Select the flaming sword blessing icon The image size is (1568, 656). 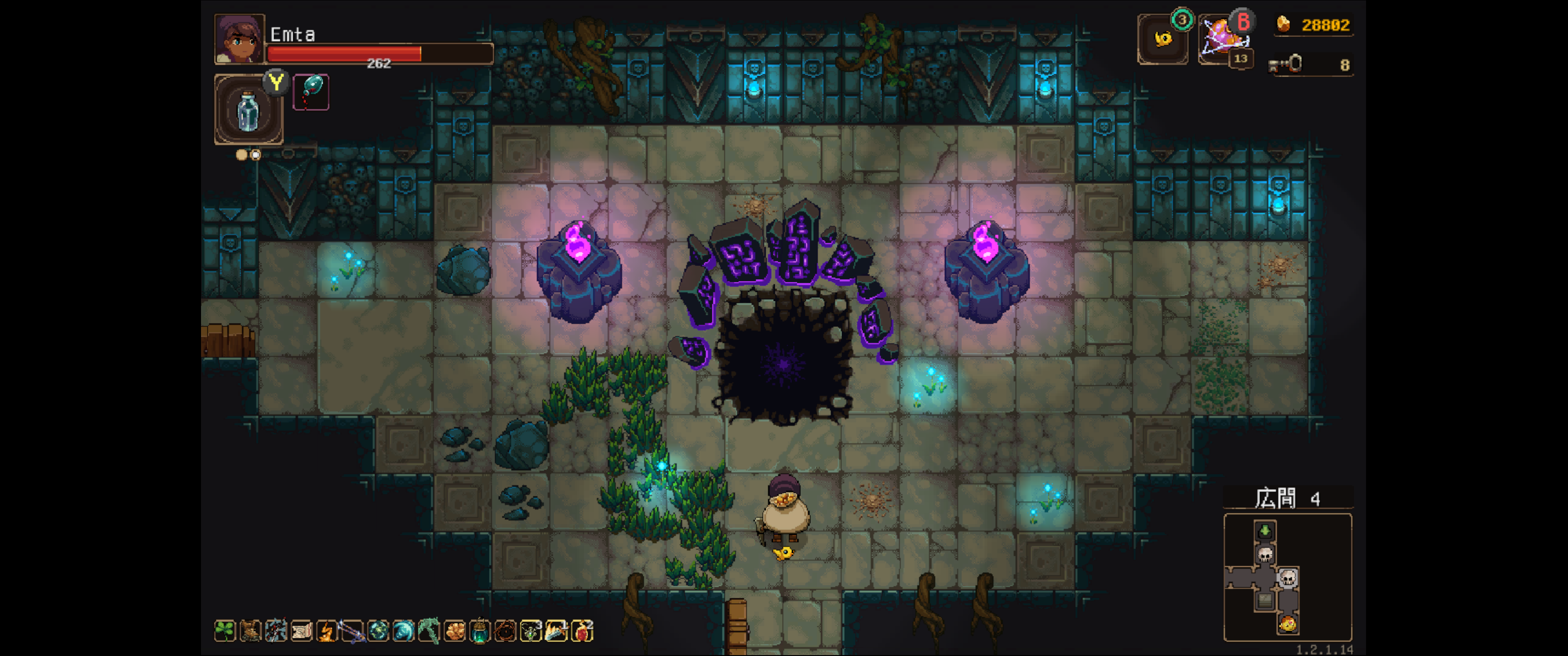pos(557,631)
